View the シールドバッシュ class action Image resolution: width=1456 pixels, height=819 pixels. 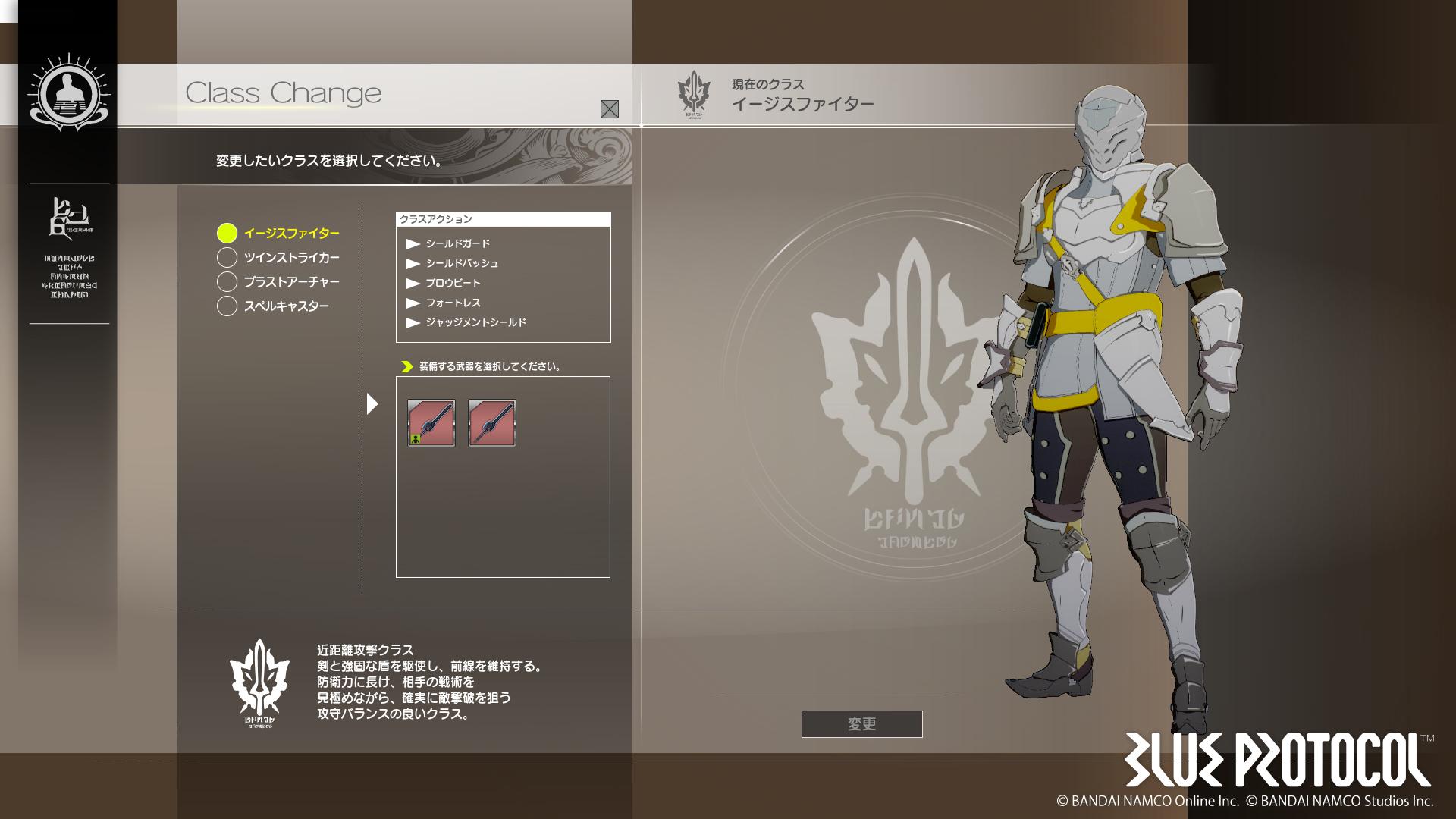[461, 263]
